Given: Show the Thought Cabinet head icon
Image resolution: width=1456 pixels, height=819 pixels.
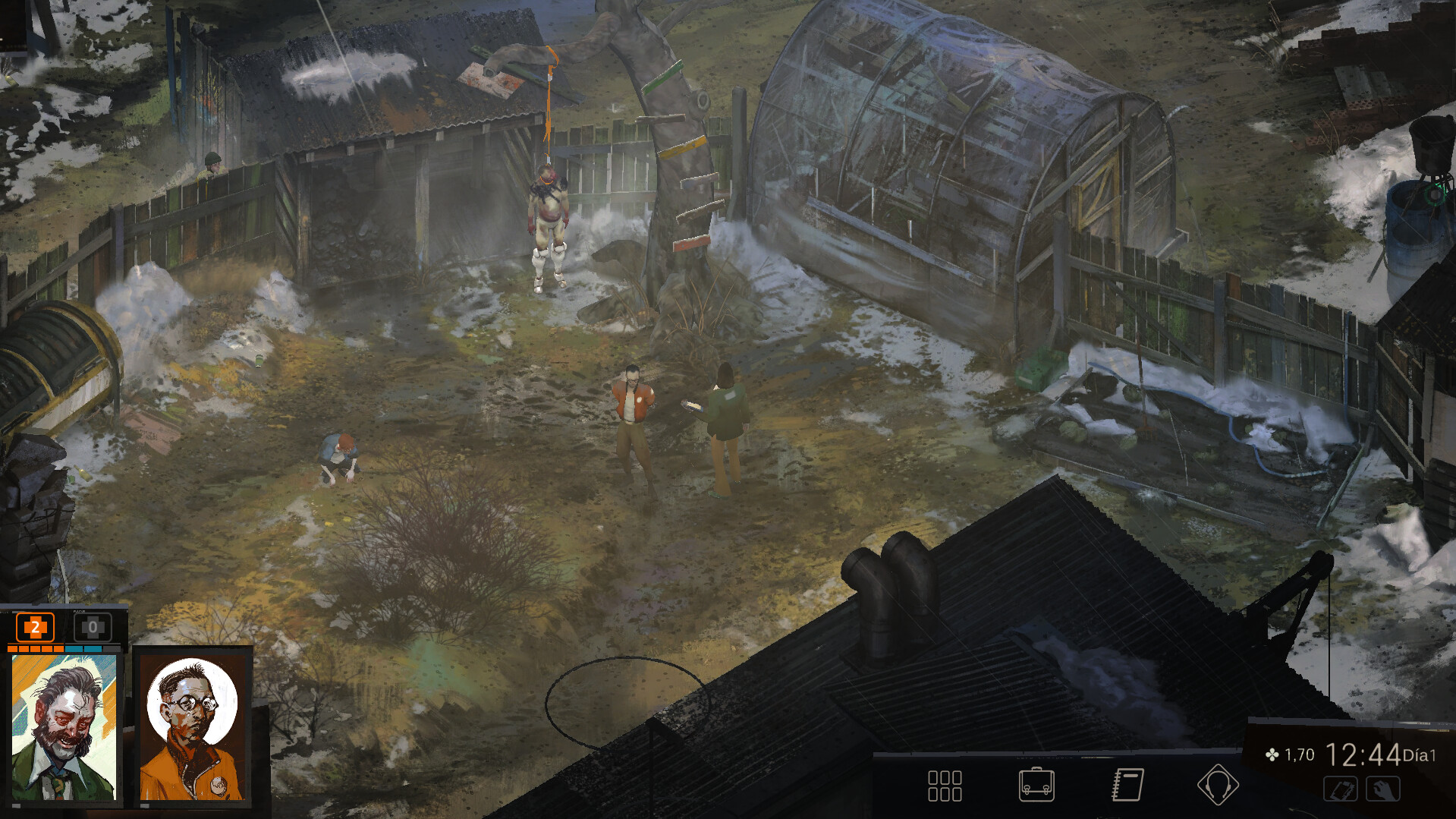Looking at the screenshot, I should (1218, 785).
